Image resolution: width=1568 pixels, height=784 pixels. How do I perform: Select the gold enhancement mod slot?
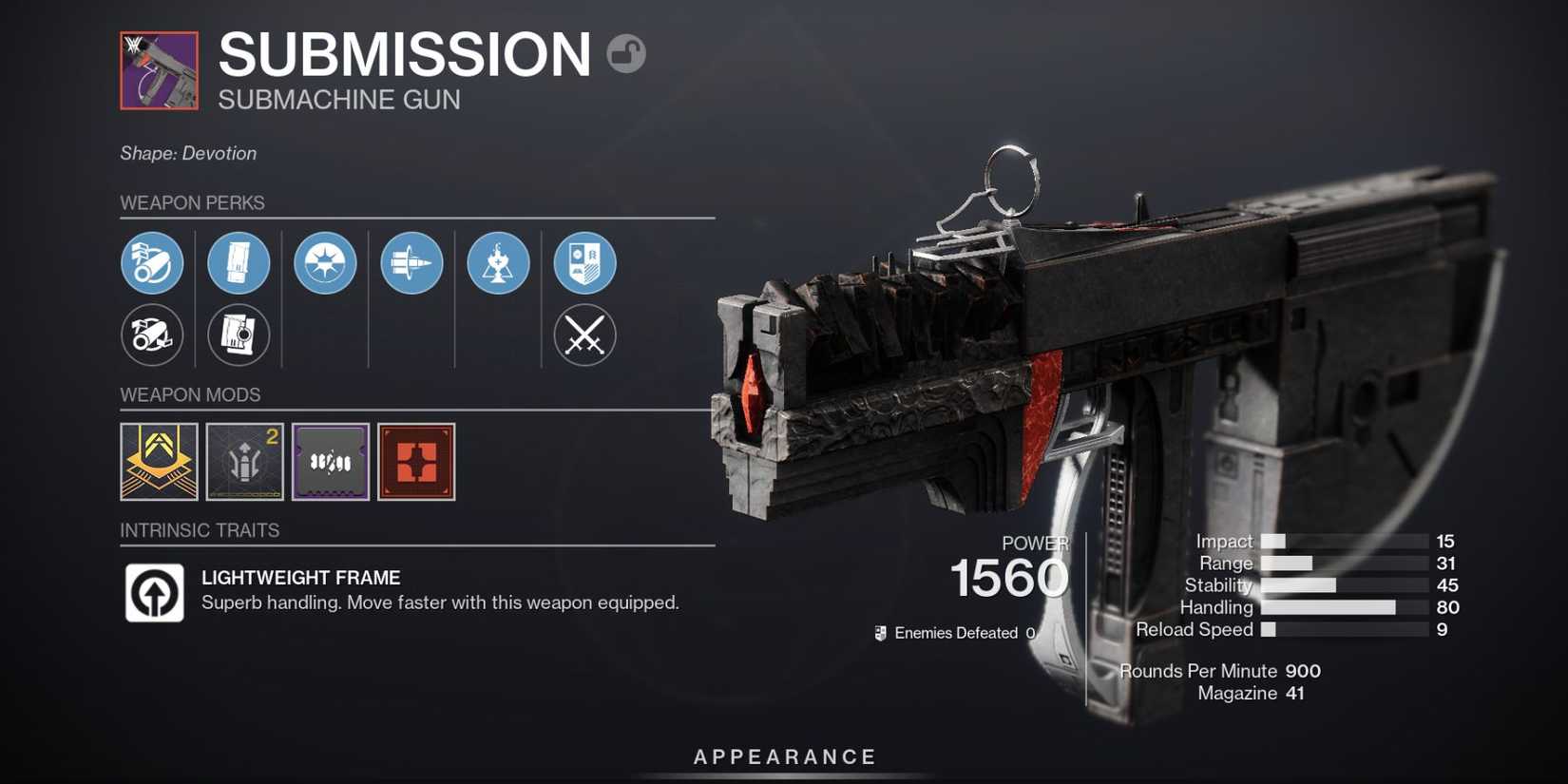pyautogui.click(x=158, y=463)
